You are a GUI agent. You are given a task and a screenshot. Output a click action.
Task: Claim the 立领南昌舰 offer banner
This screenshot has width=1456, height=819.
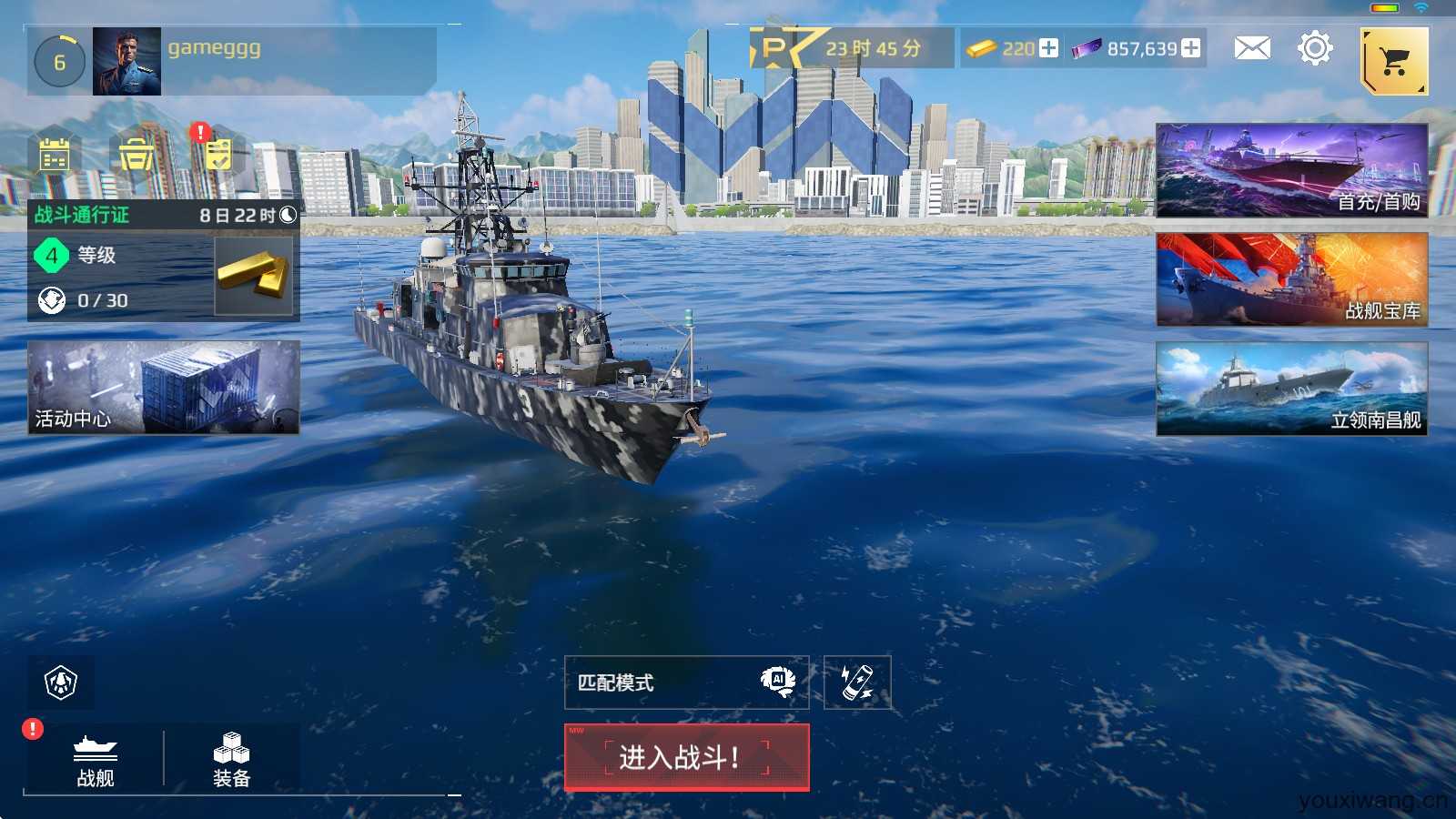pos(1291,389)
